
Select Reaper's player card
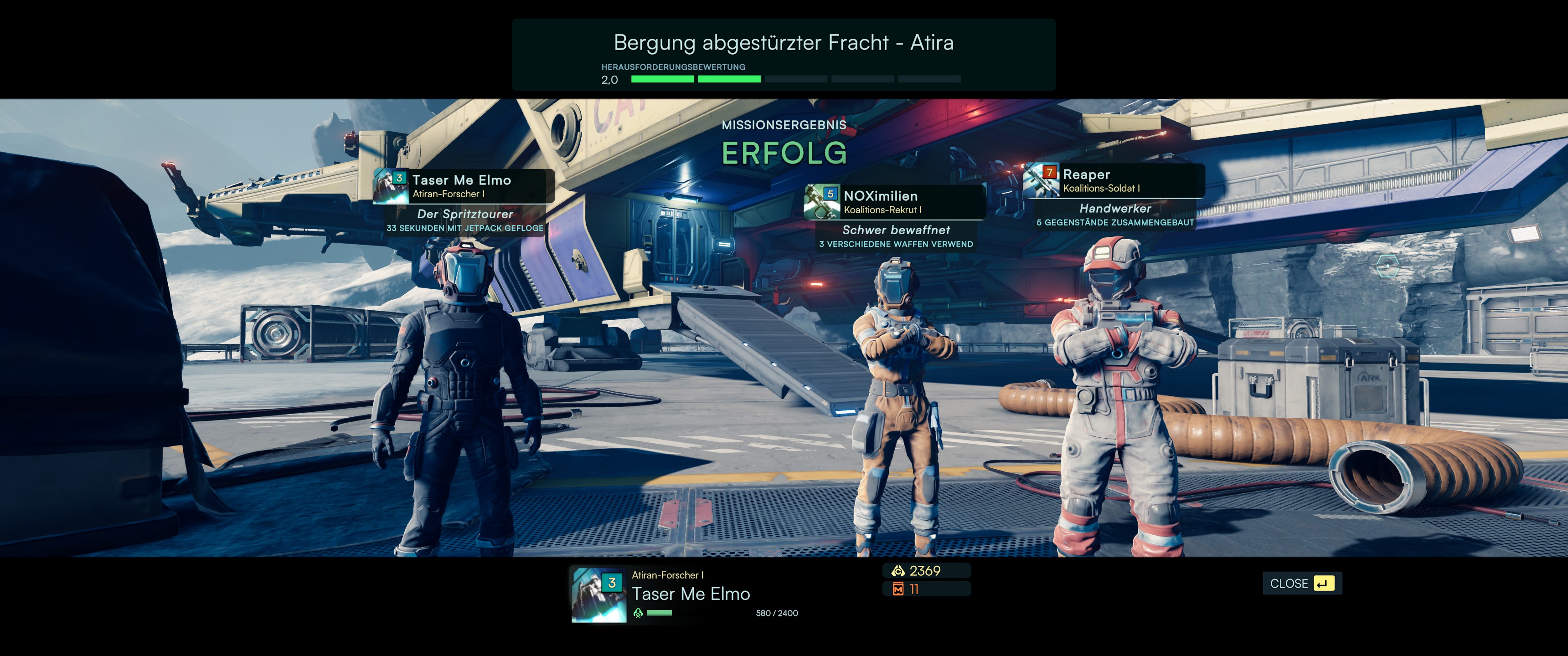[x=1113, y=181]
